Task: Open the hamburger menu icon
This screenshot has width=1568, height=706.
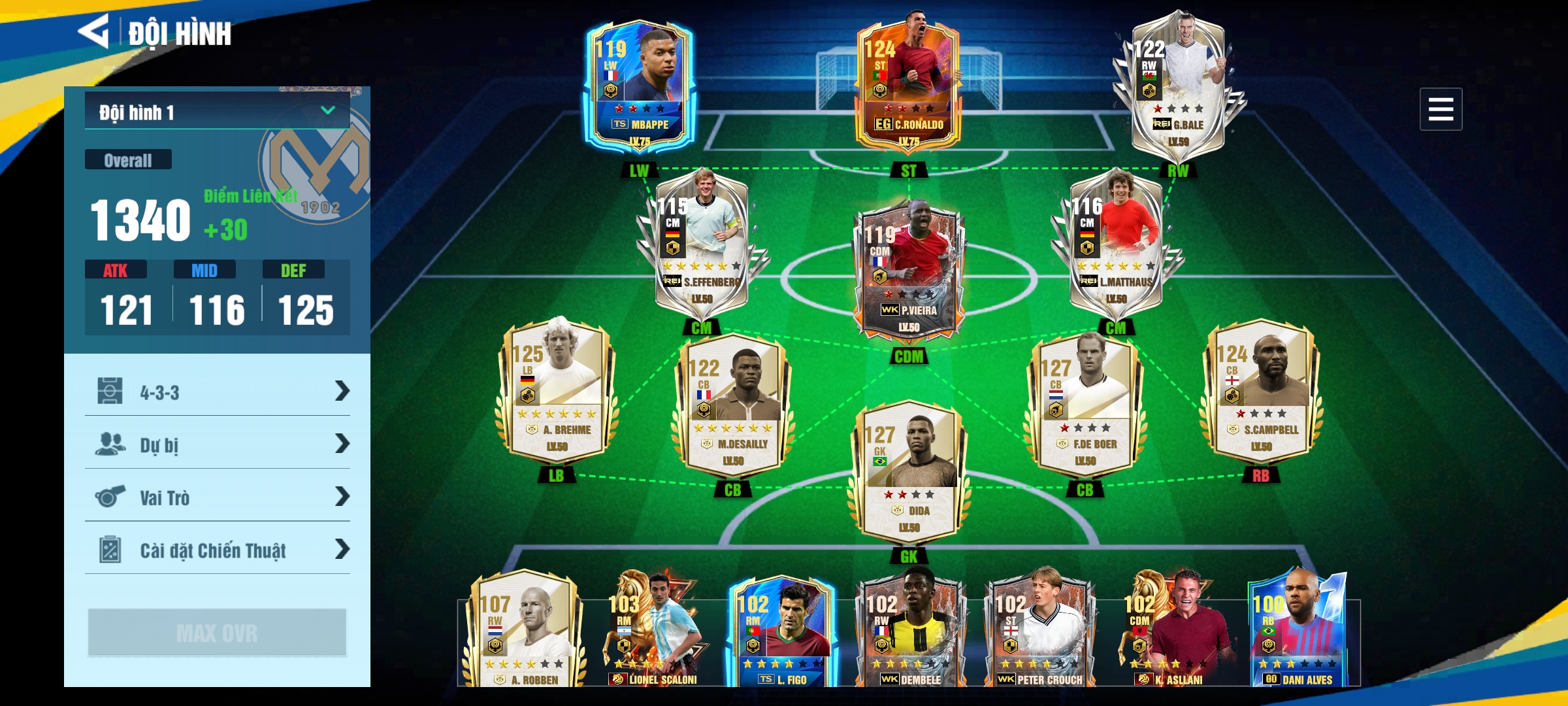Action: click(1441, 109)
